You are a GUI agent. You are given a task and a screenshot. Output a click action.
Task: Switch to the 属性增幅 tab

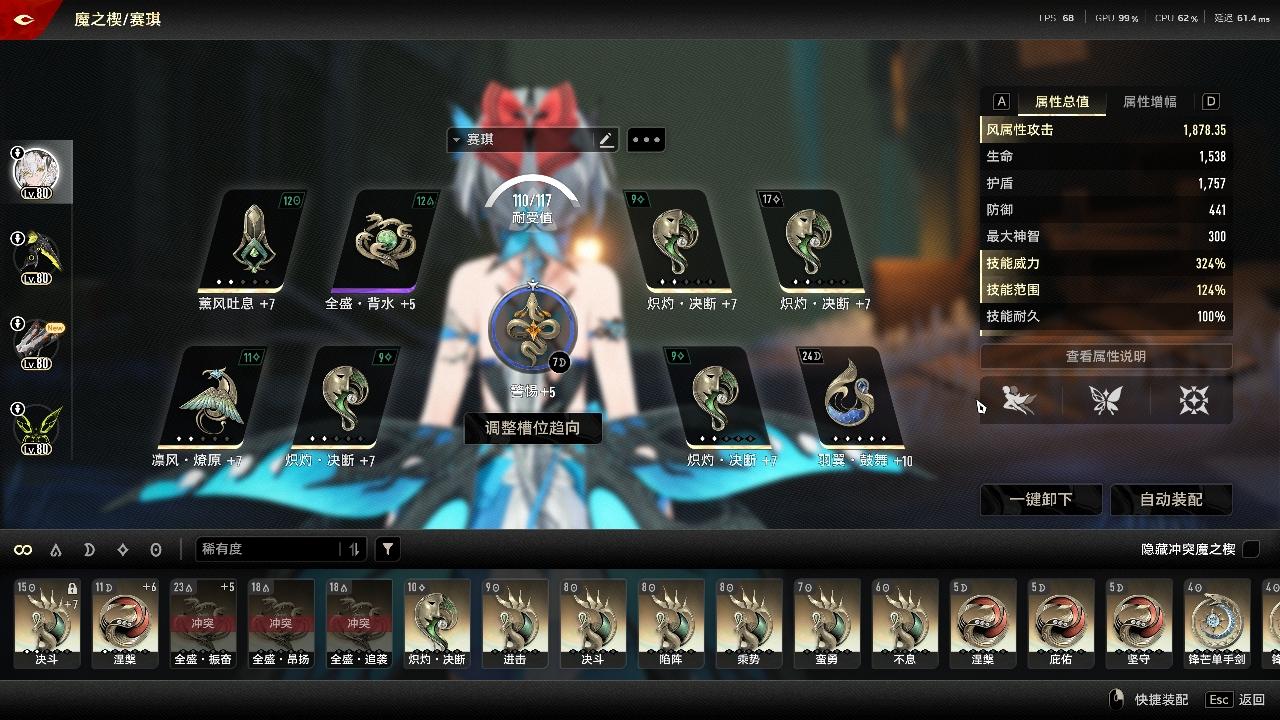pyautogui.click(x=1149, y=102)
